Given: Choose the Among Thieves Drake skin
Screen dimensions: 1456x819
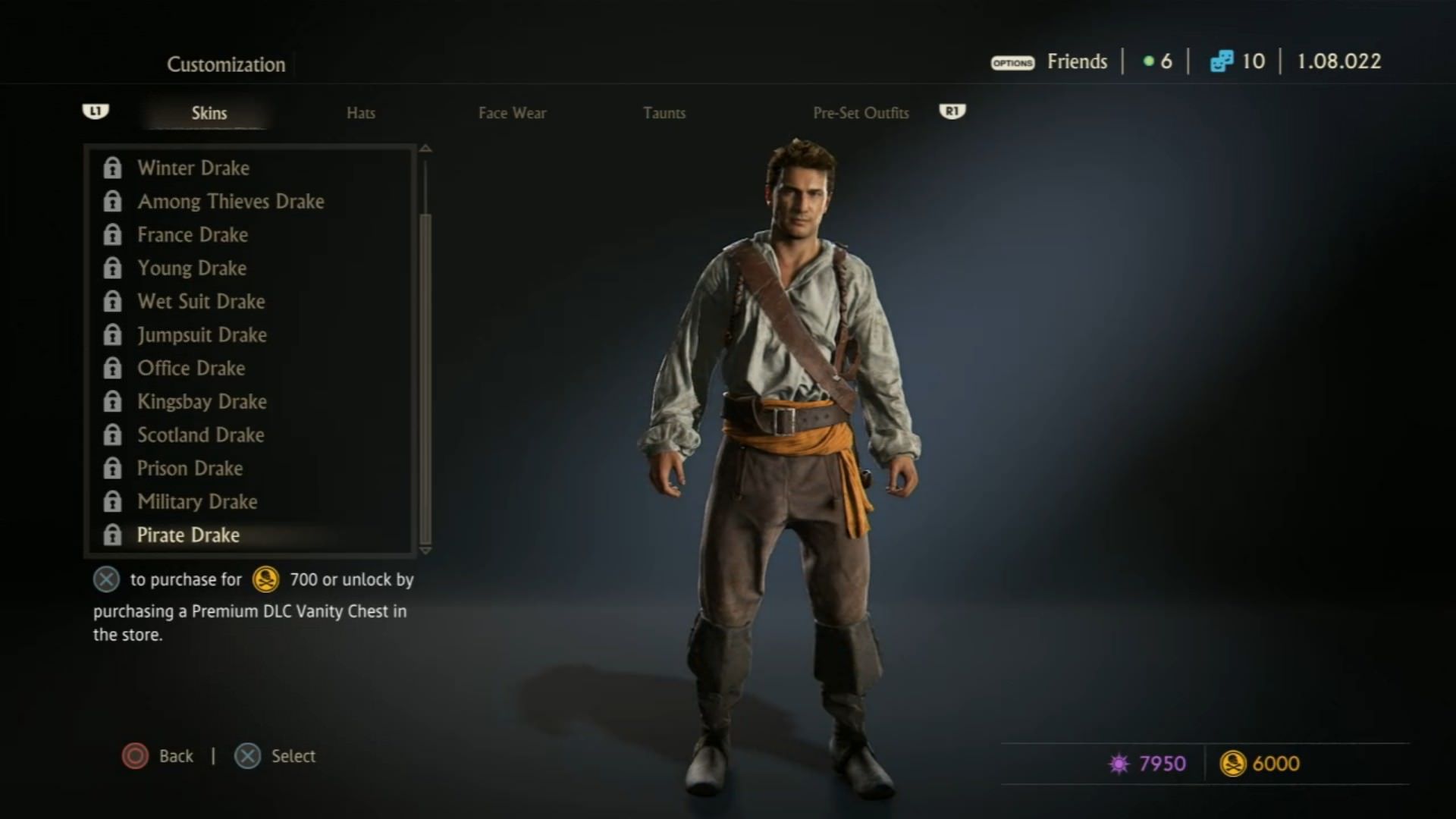Looking at the screenshot, I should [x=231, y=201].
